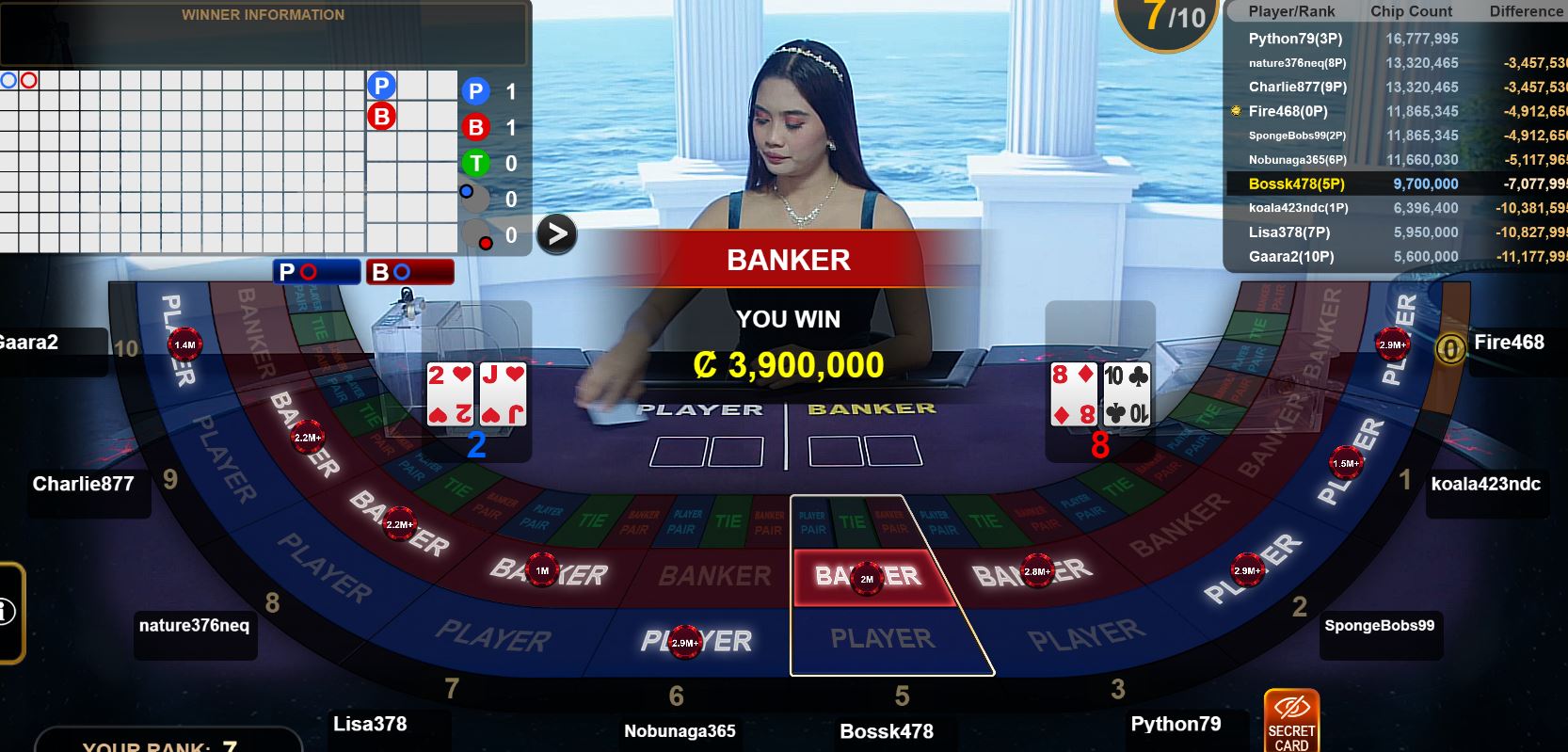Select the koala423ndc seat nameplate
1568x752 pixels.
1485,484
